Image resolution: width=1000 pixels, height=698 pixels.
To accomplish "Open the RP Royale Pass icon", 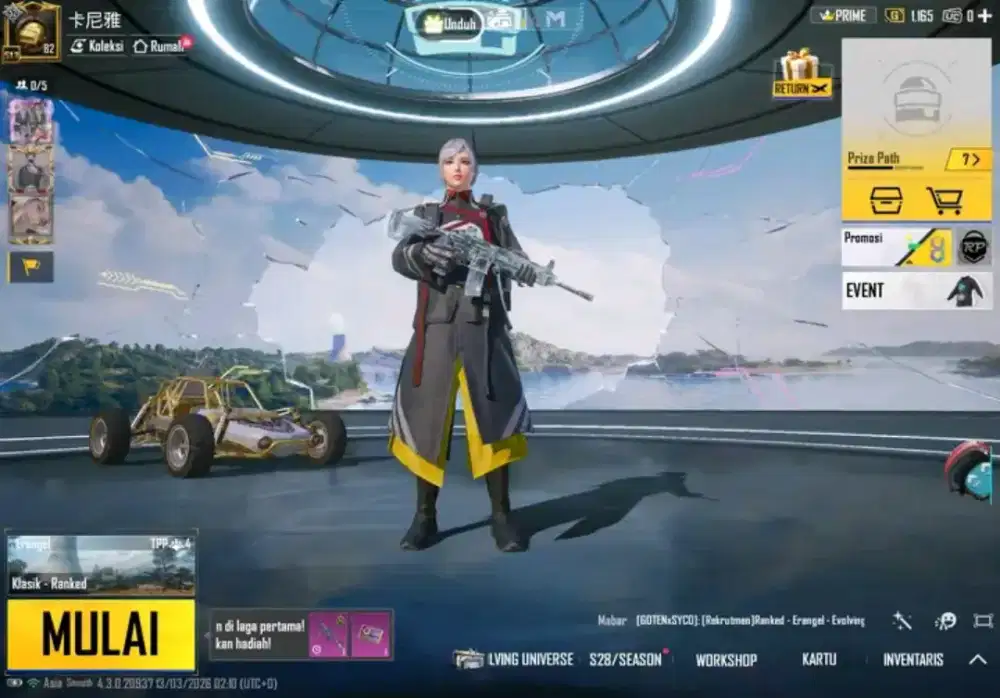I will [x=973, y=247].
